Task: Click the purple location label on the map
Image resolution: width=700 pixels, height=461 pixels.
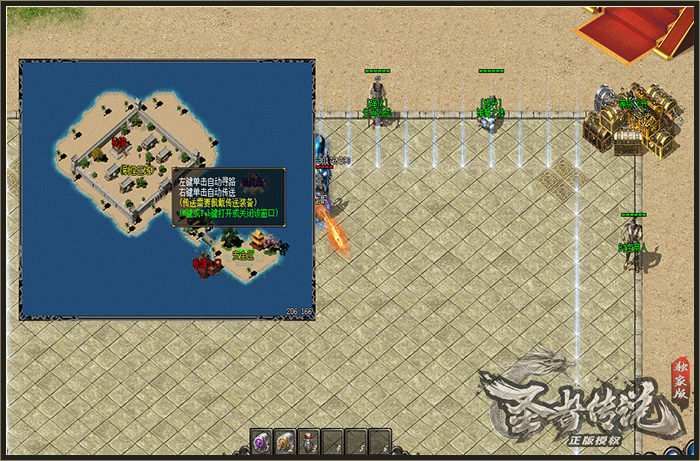Action: pos(252,181)
